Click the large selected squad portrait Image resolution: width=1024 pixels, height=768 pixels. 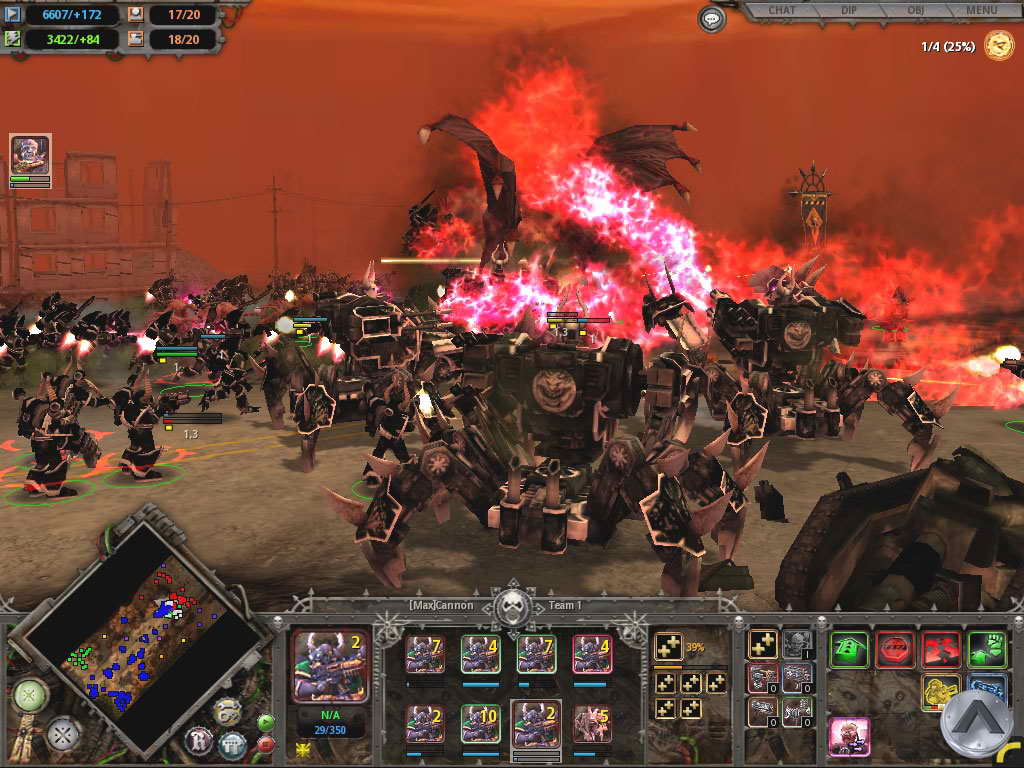tap(329, 665)
